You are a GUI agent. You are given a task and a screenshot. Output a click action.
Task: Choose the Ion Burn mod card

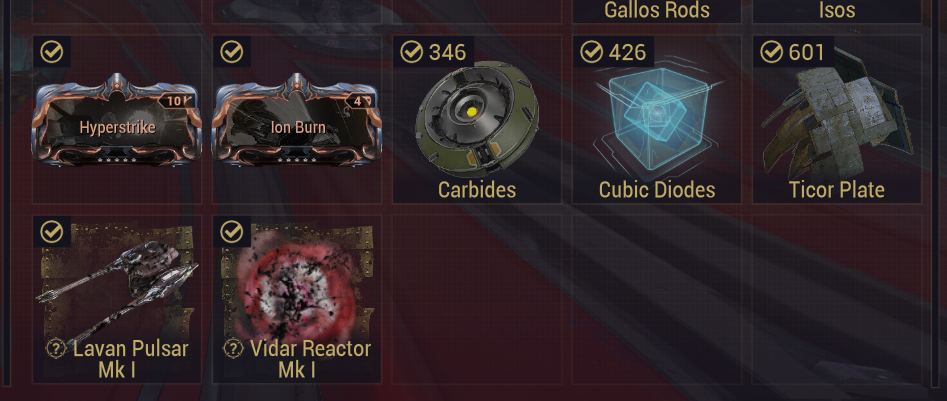[297, 121]
